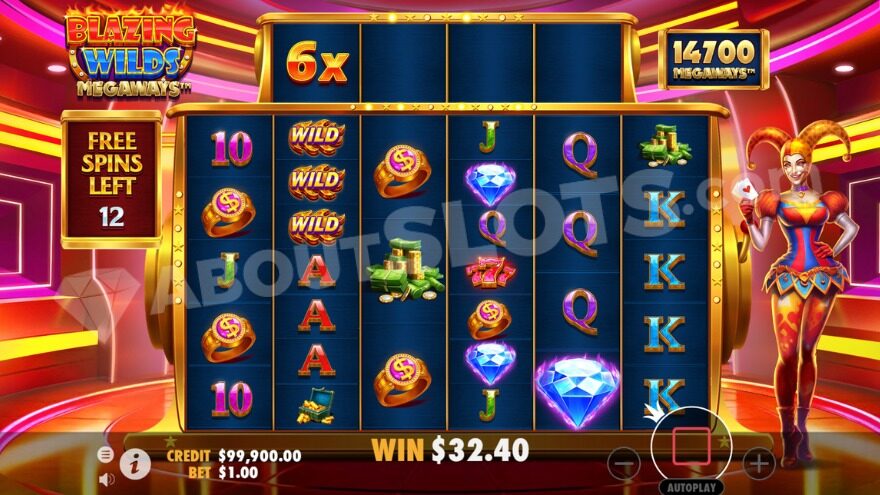Open the hamburger menu
The height and width of the screenshot is (495, 880).
tap(106, 454)
